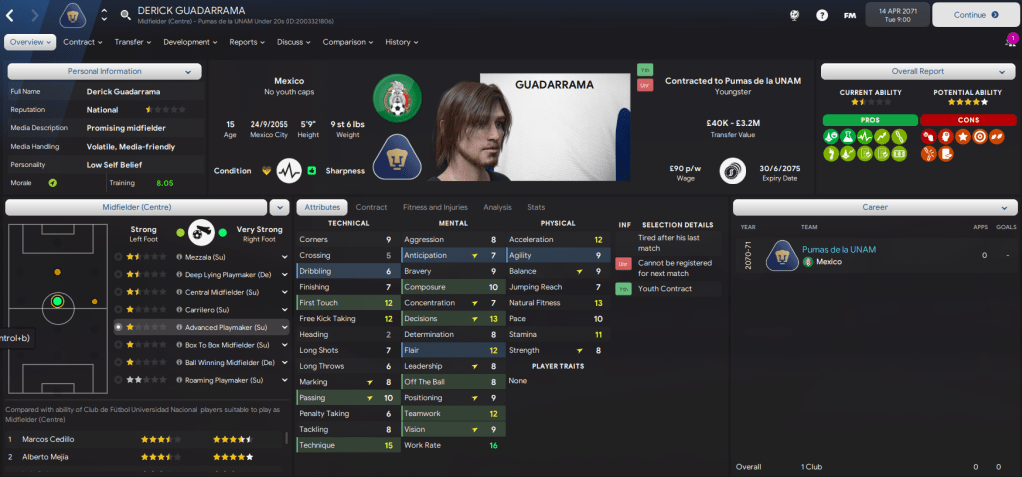The image size is (1022, 477).
Task: Open the Discuss menu
Action: click(292, 42)
